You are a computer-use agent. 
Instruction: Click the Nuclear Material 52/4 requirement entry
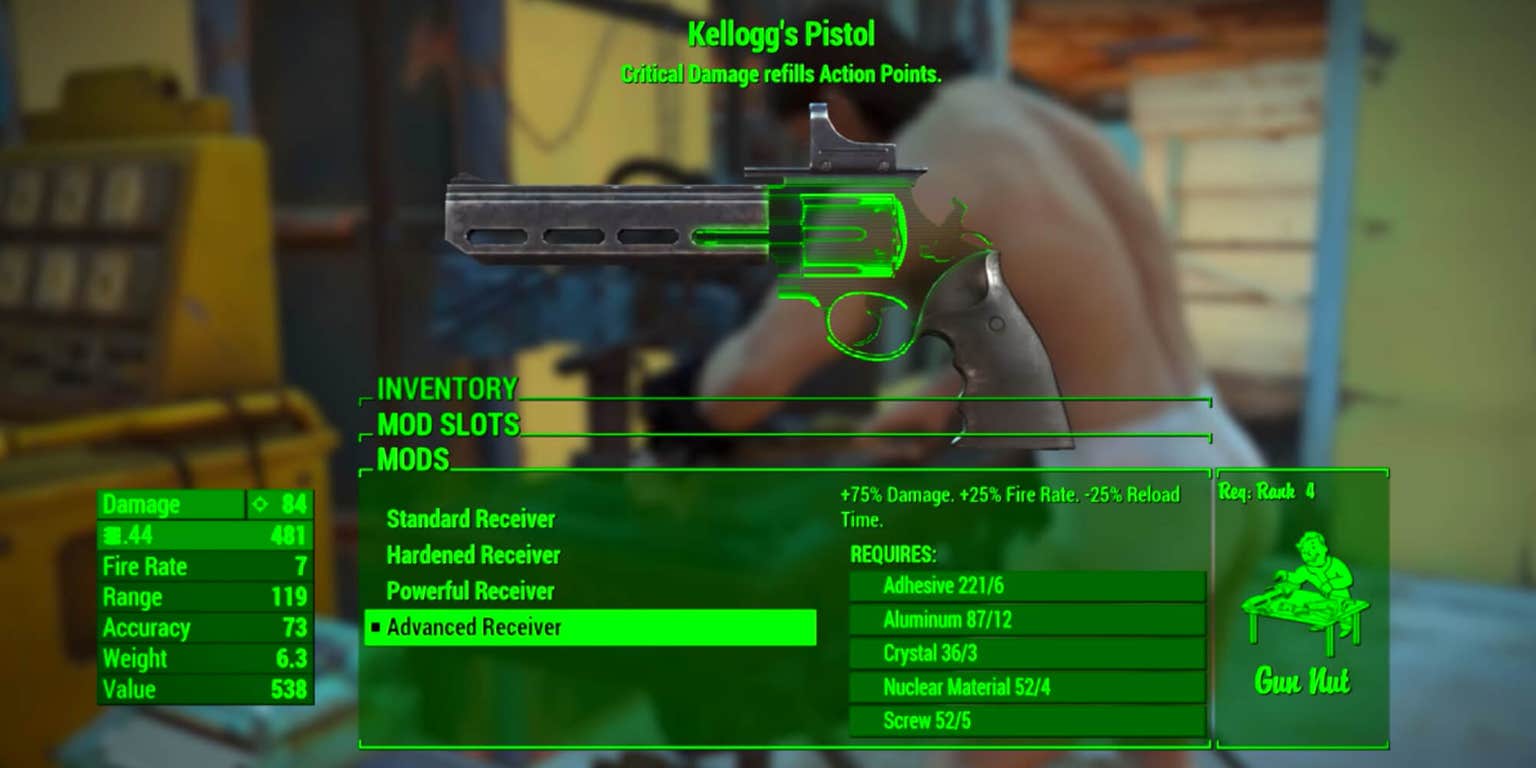[1026, 687]
